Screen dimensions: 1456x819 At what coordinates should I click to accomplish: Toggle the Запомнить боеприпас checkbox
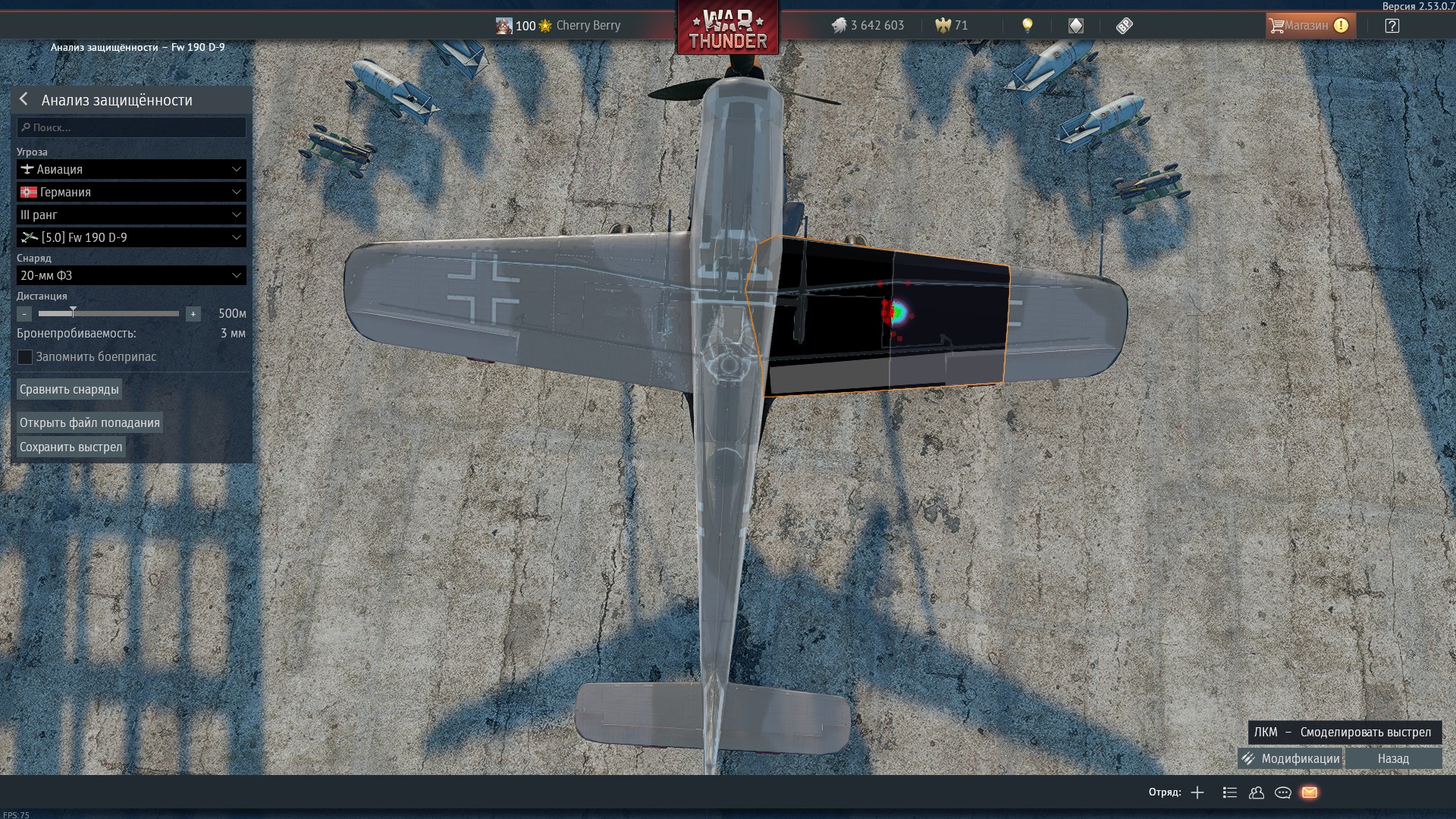click(25, 357)
